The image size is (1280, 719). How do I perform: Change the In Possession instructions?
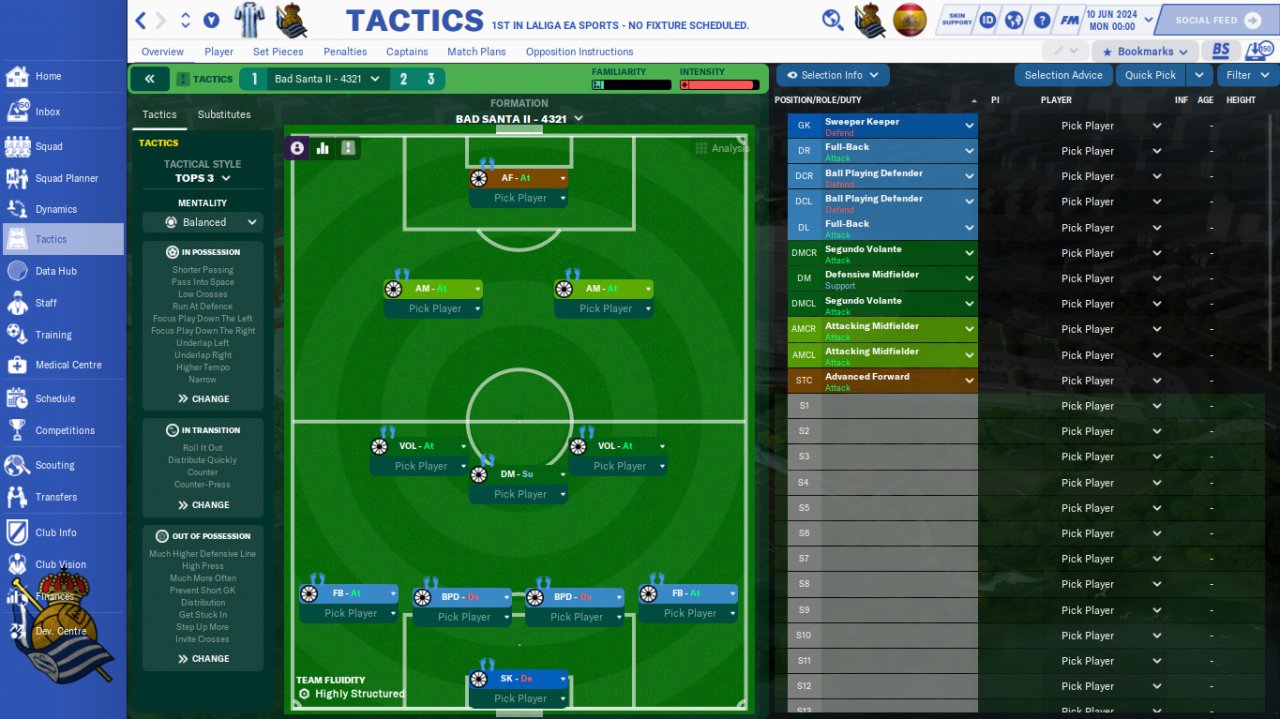(x=203, y=399)
